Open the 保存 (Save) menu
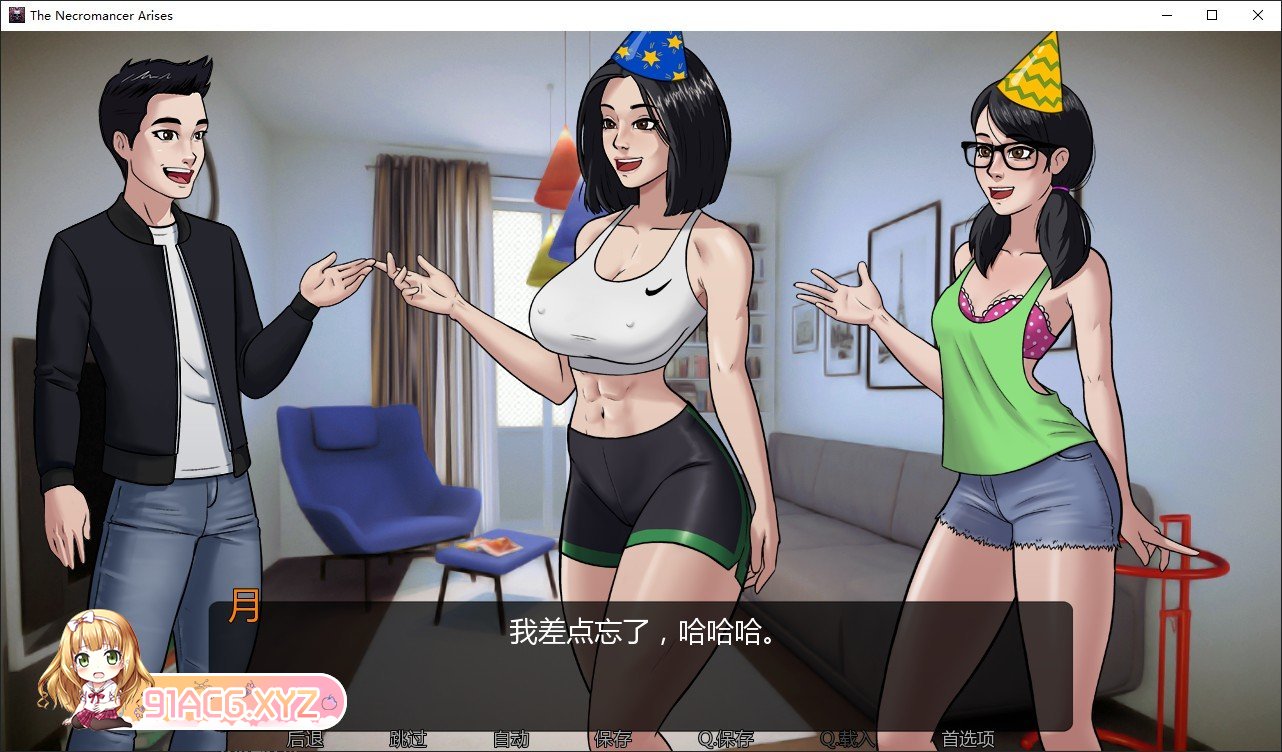 click(x=613, y=740)
